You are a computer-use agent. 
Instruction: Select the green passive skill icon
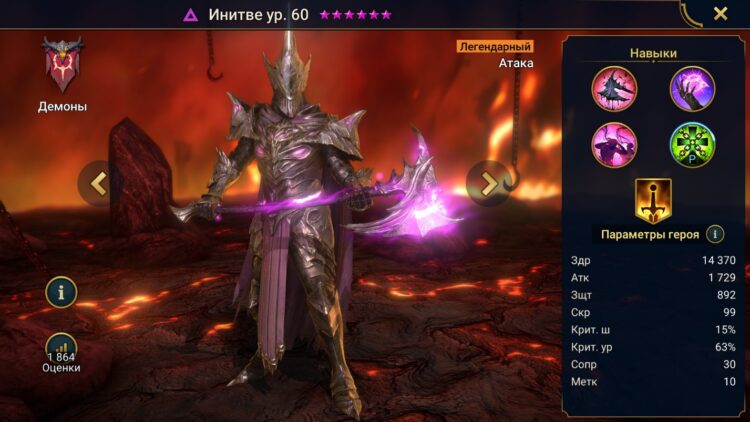click(691, 144)
